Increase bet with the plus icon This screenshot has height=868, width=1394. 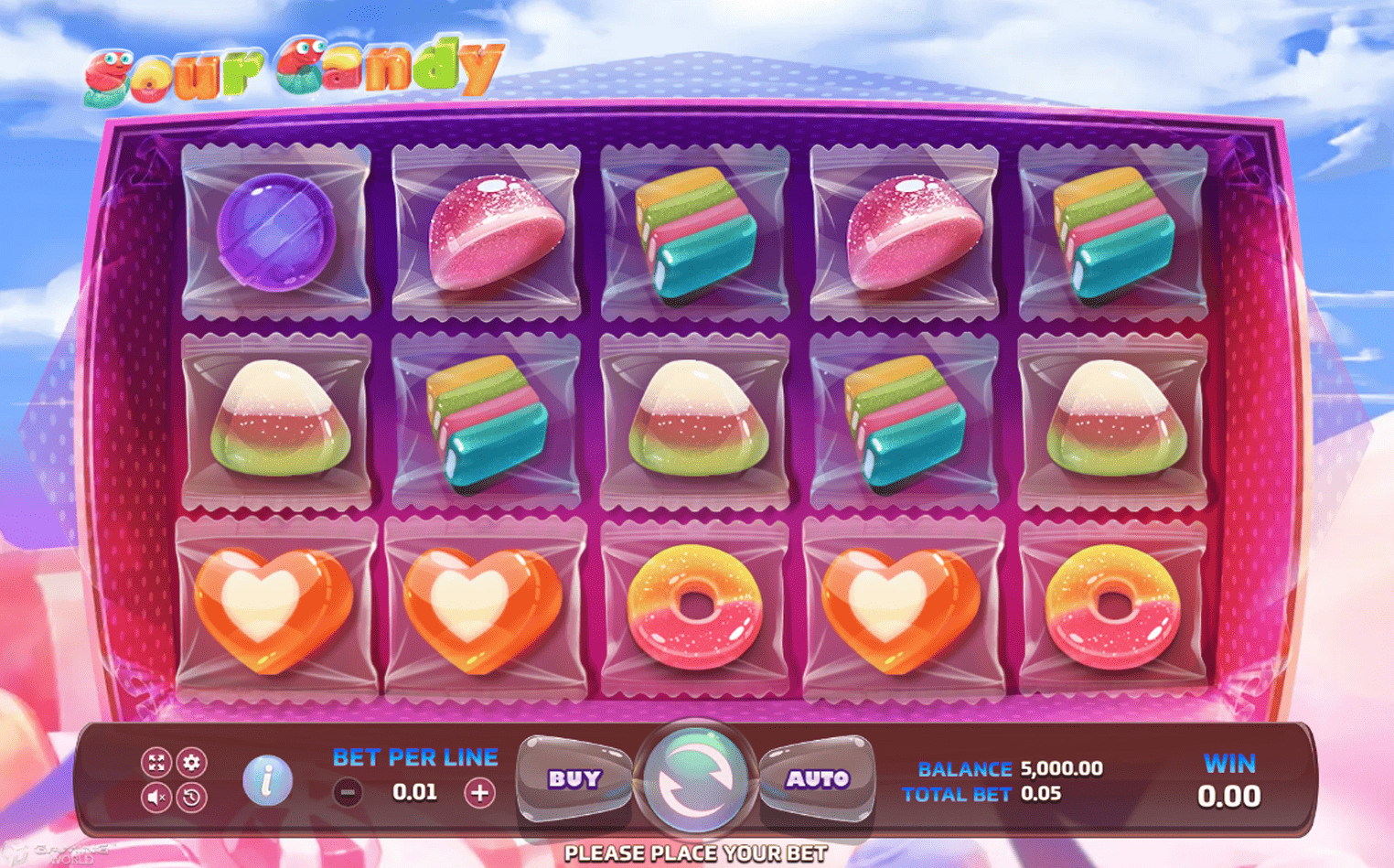click(479, 791)
